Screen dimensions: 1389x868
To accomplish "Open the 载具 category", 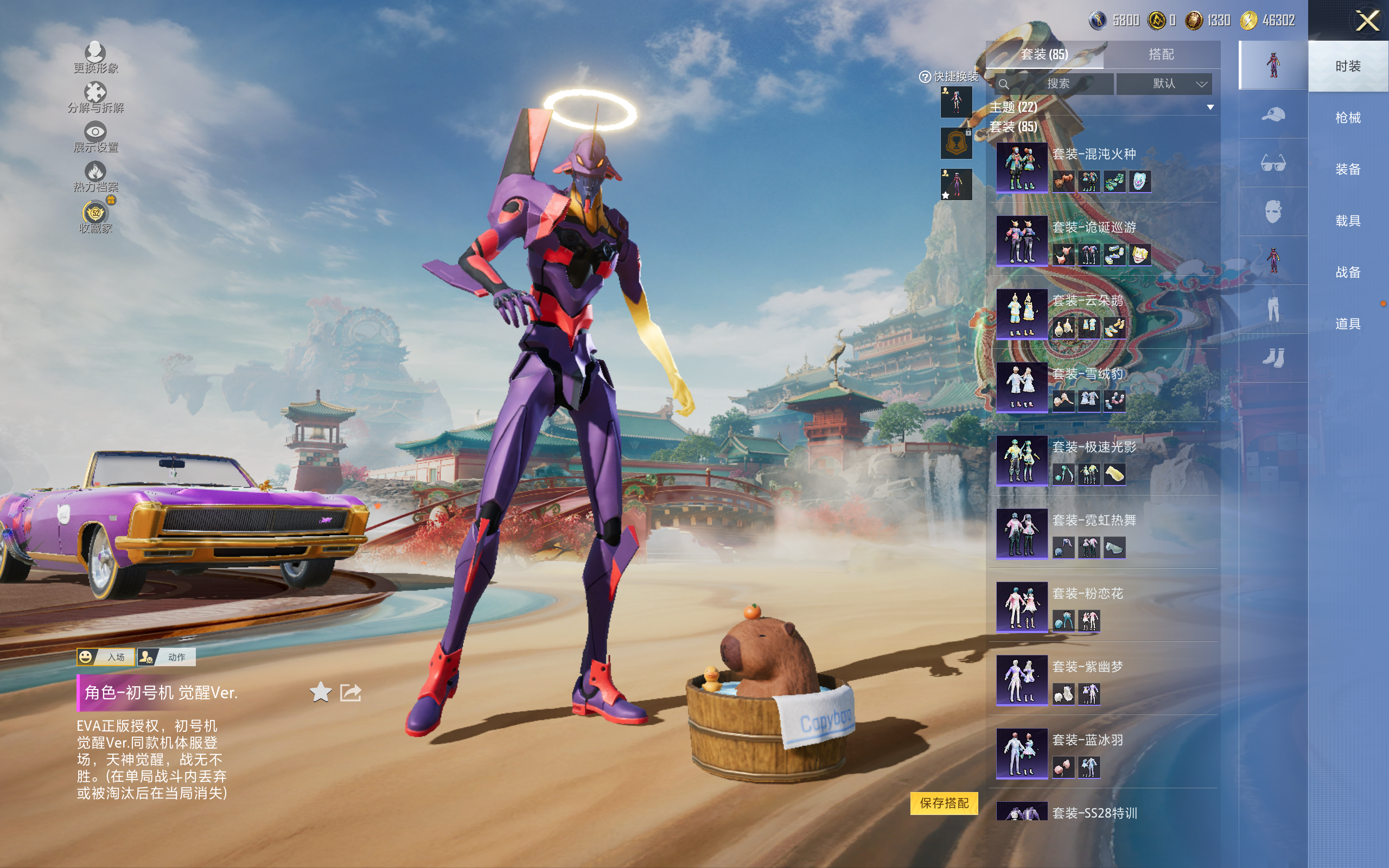I will tap(1347, 221).
